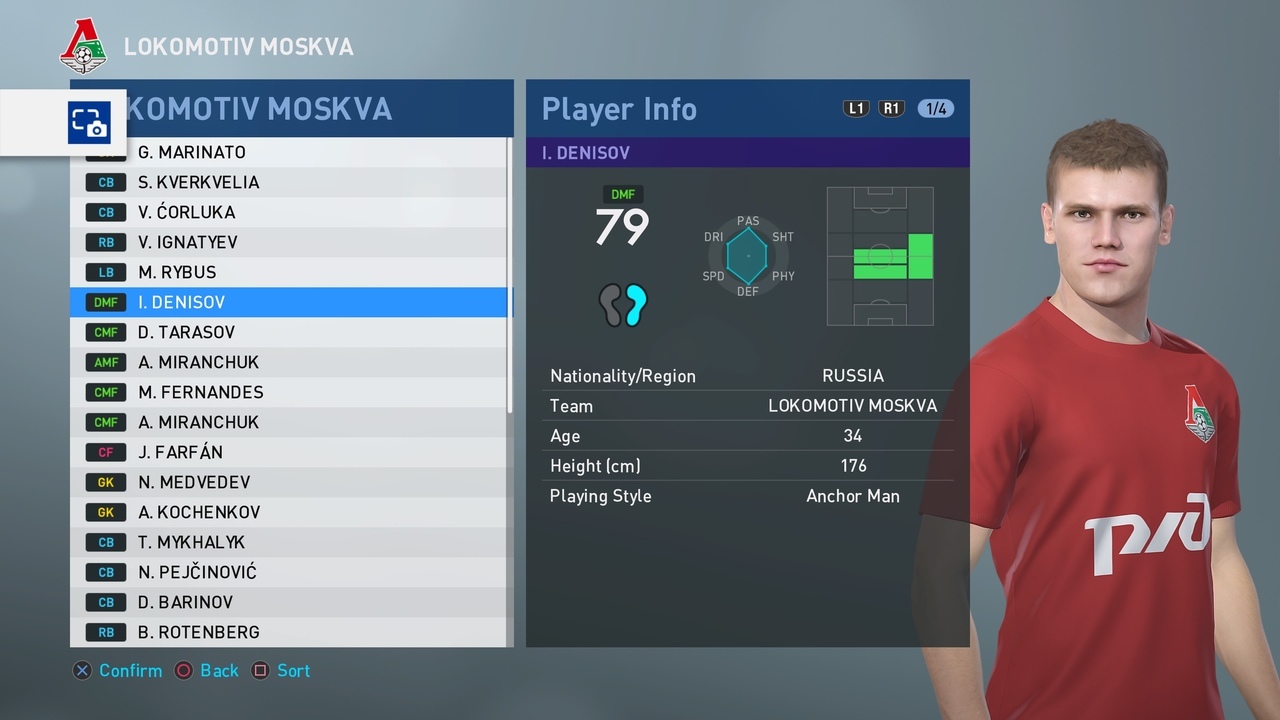Pick goalkeeper A. Kochenkov
The height and width of the screenshot is (720, 1280).
point(290,512)
